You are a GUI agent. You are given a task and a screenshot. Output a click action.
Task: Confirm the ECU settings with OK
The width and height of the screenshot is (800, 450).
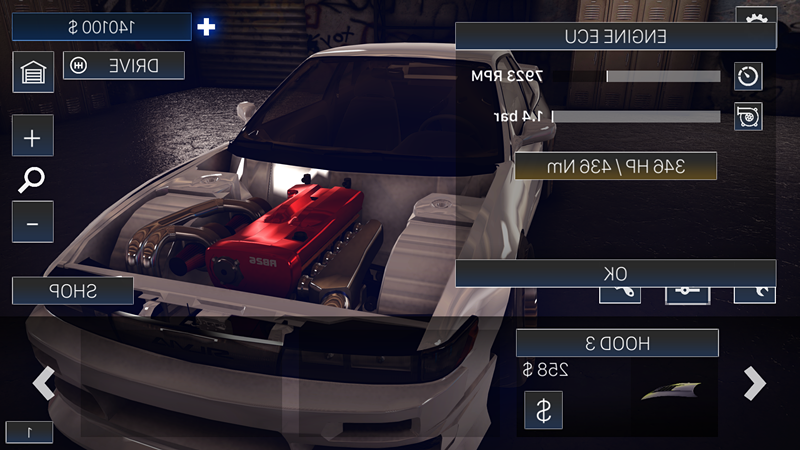coord(615,273)
